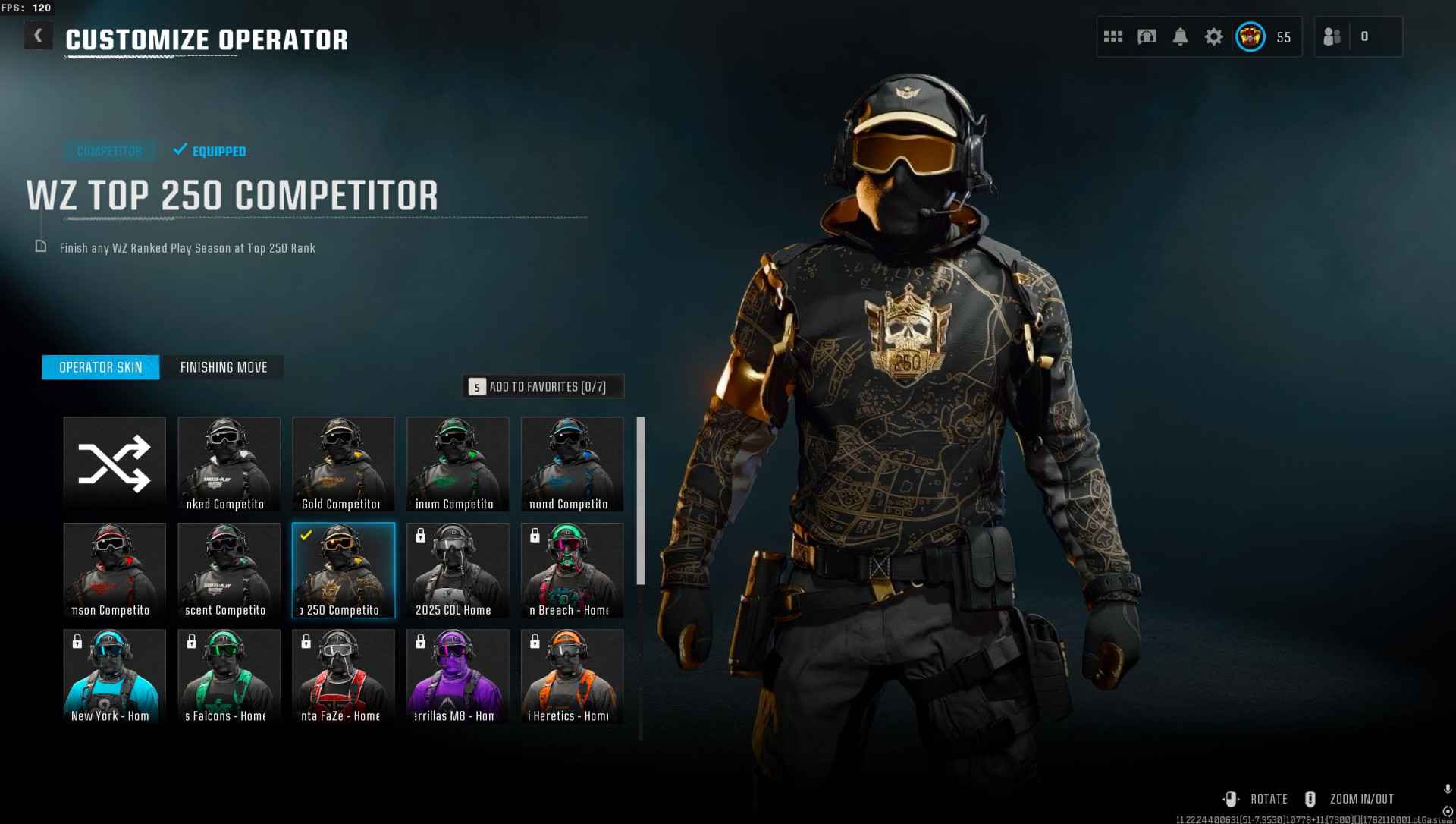Image resolution: width=1456 pixels, height=824 pixels.
Task: Open voice chat channels panel
Action: 1147,36
